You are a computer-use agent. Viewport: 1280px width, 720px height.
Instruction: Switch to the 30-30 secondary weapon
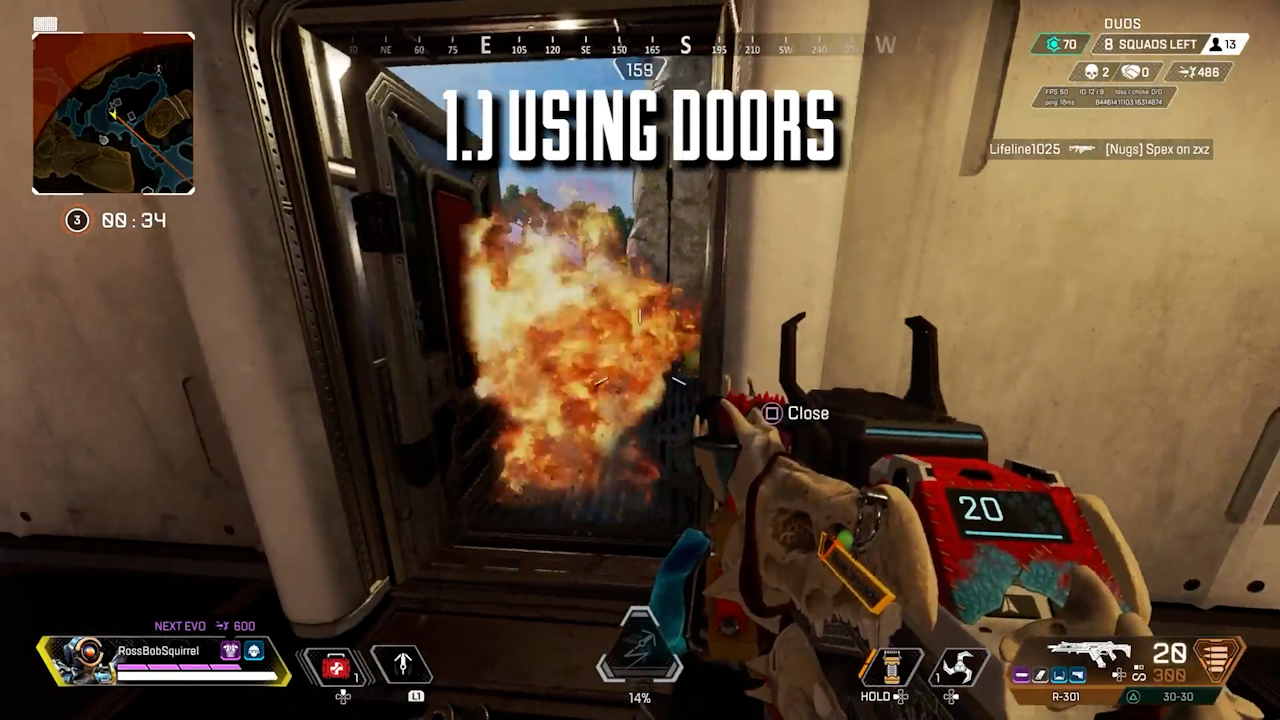tap(1176, 697)
